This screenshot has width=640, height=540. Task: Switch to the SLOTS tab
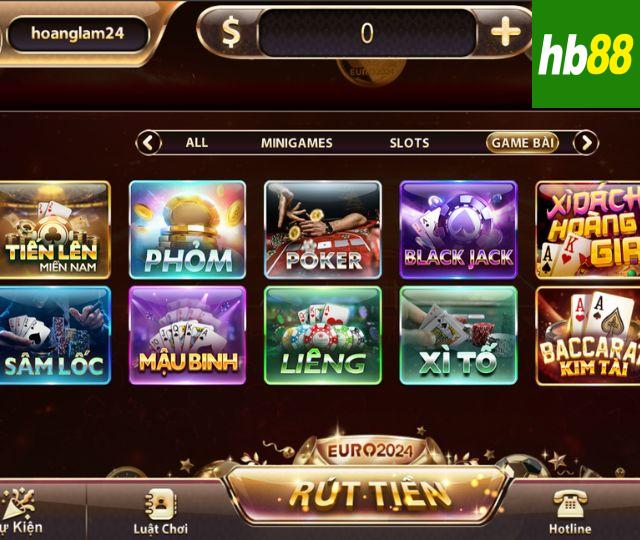pos(409,143)
